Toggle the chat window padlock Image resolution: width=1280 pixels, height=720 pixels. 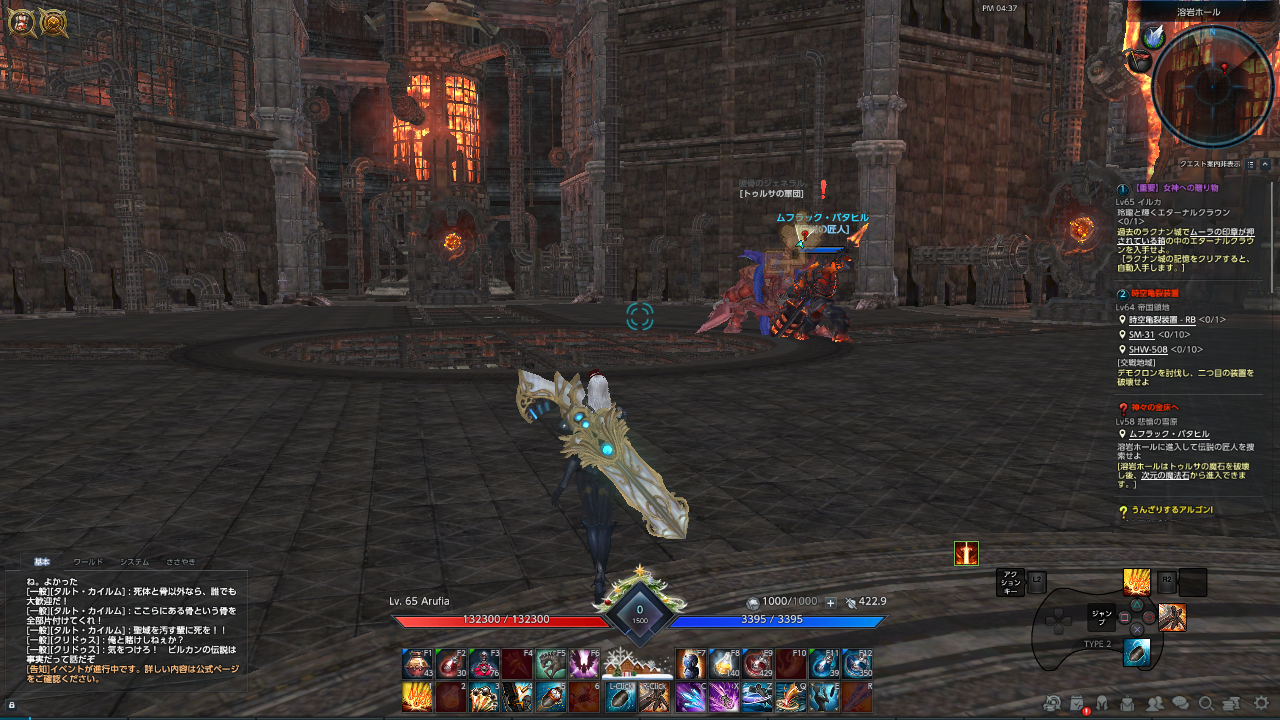point(11,705)
